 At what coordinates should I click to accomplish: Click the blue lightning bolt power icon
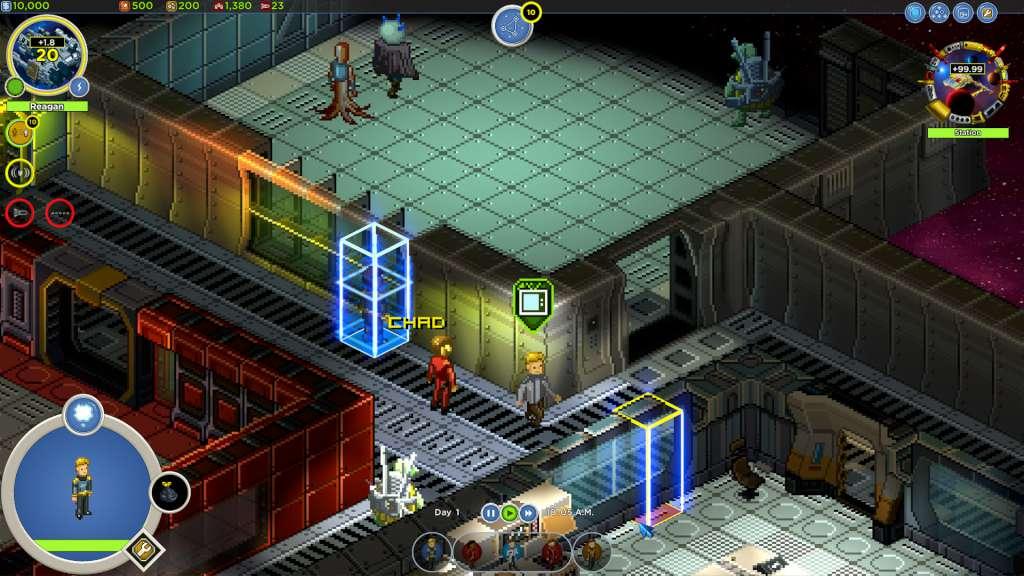80,87
